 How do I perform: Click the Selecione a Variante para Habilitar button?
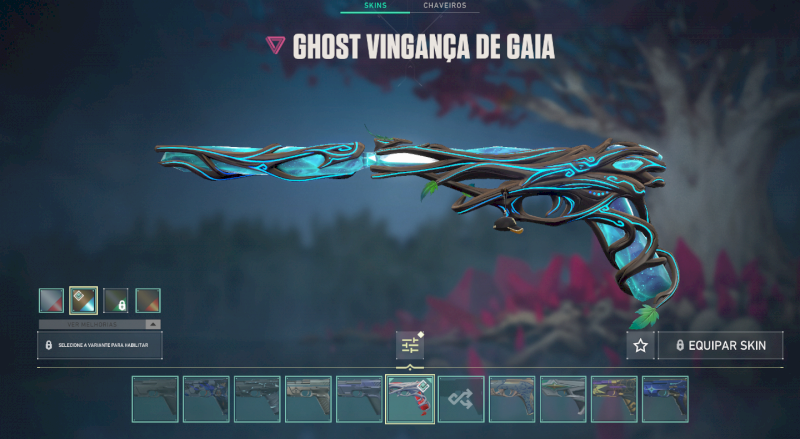[99, 345]
